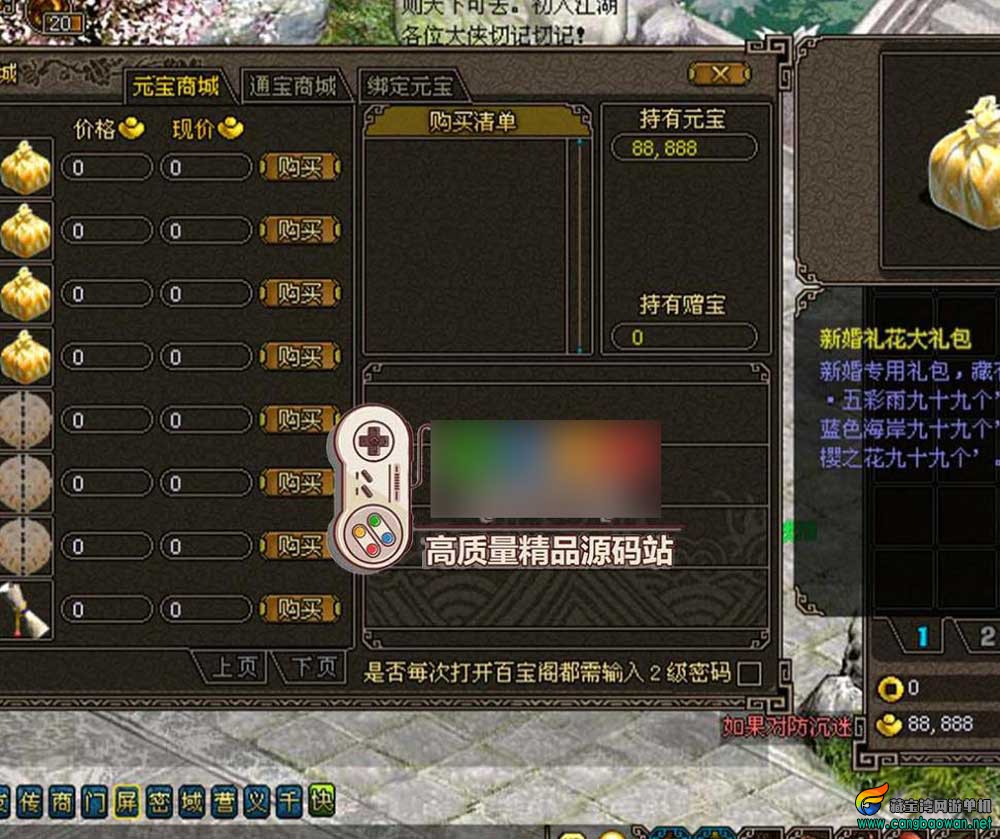Choose the 密 toolbar button
Screen dimensions: 1000x839
point(158,801)
